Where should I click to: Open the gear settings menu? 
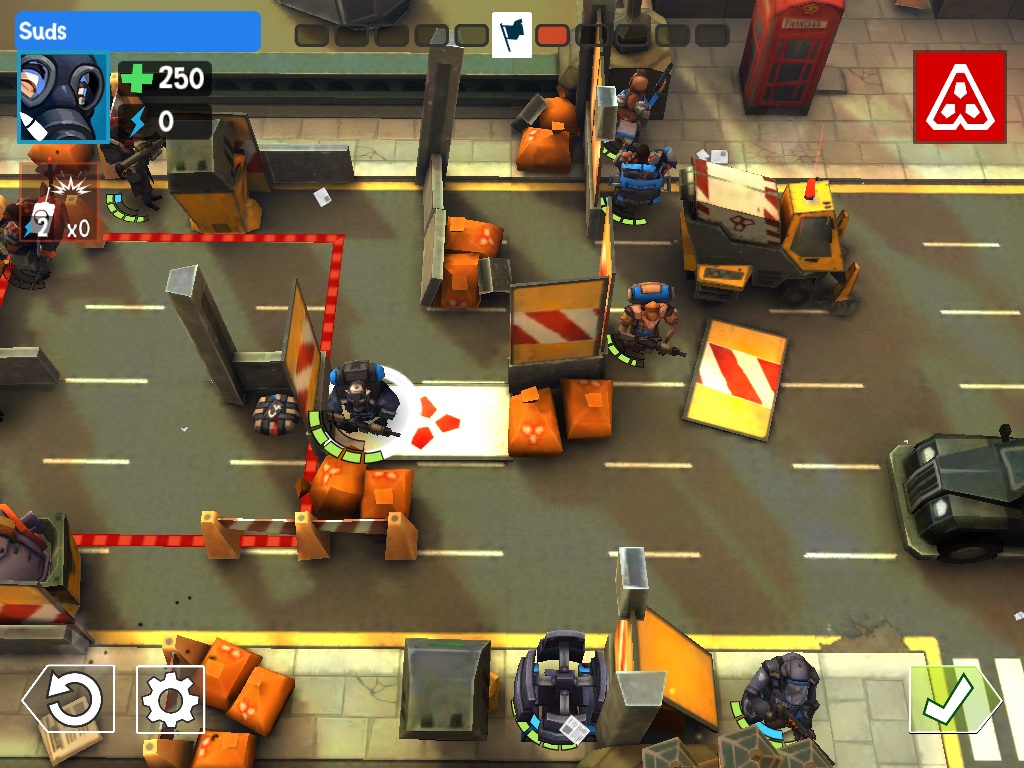(x=170, y=700)
